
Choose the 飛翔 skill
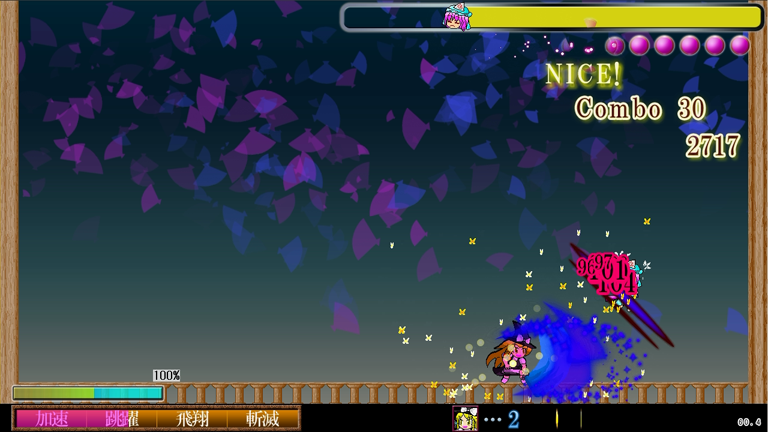tap(192, 419)
